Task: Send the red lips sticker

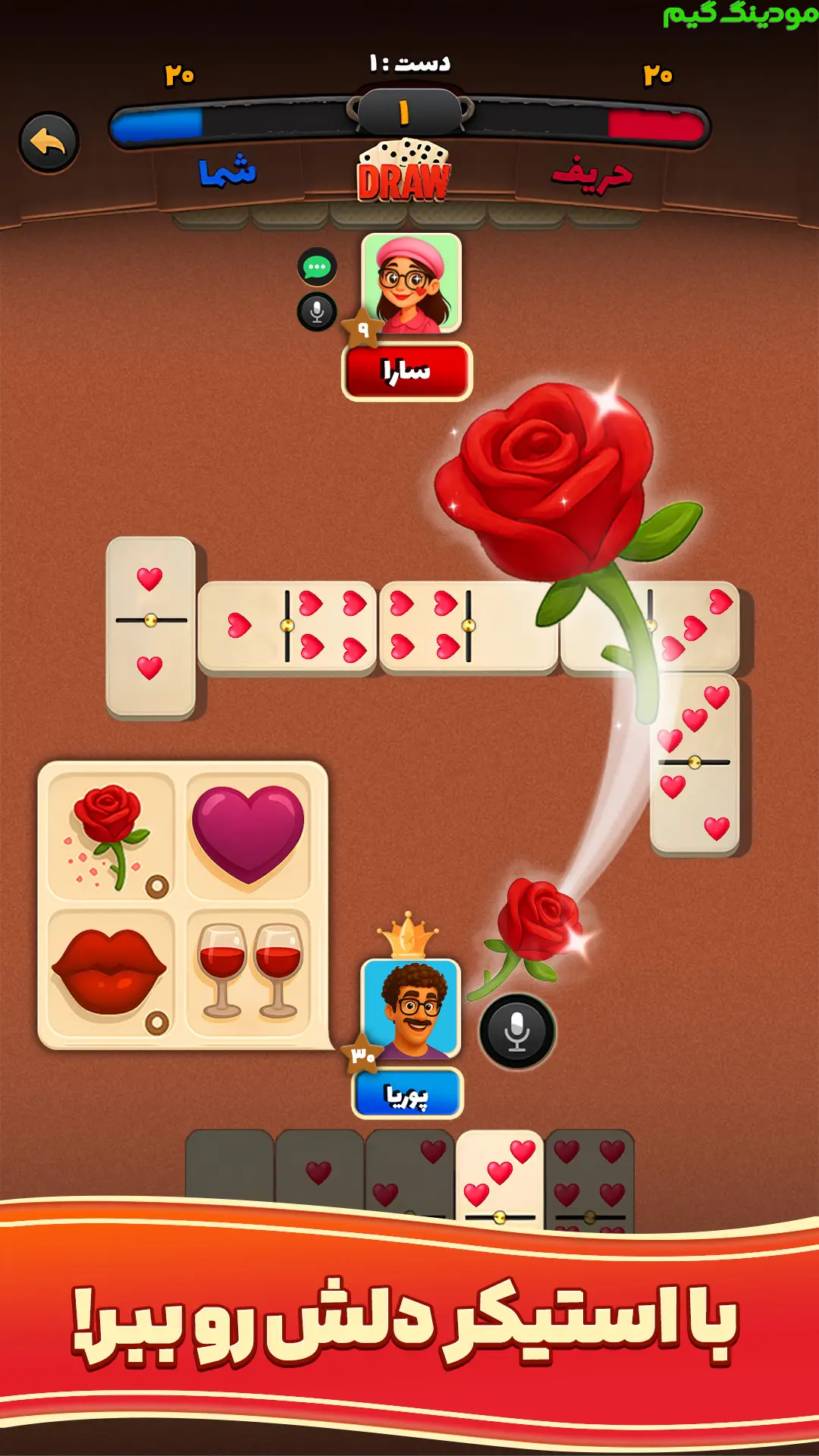Action: [x=111, y=973]
